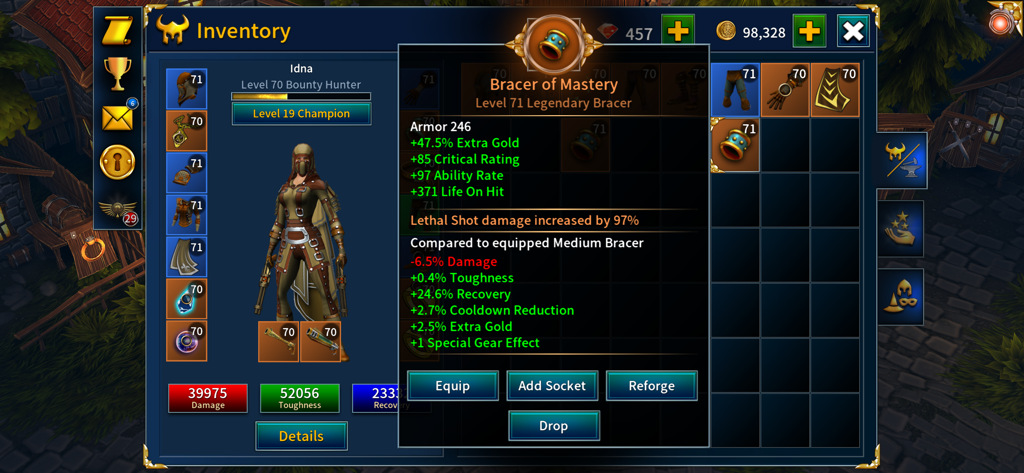Add more gold with the plus button

(809, 32)
